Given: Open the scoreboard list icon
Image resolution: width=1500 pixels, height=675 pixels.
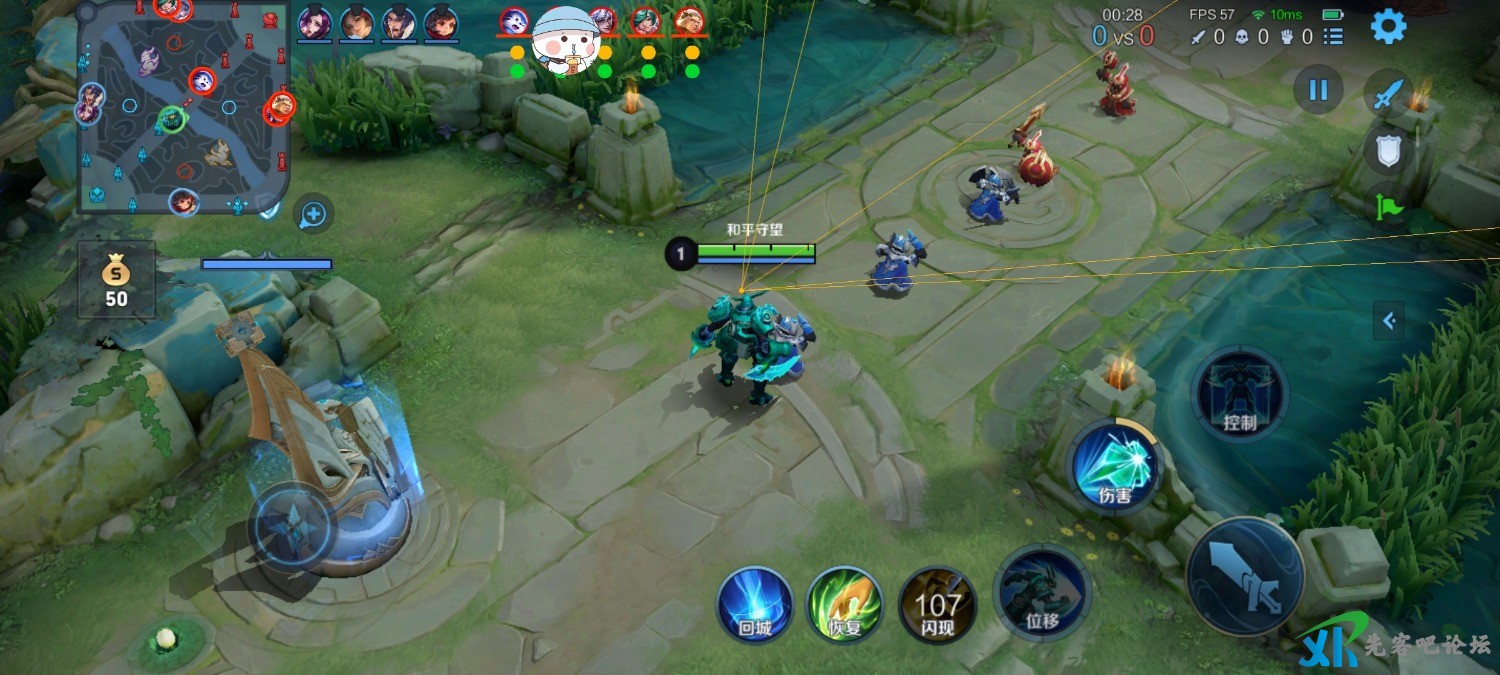Looking at the screenshot, I should click(x=1333, y=37).
